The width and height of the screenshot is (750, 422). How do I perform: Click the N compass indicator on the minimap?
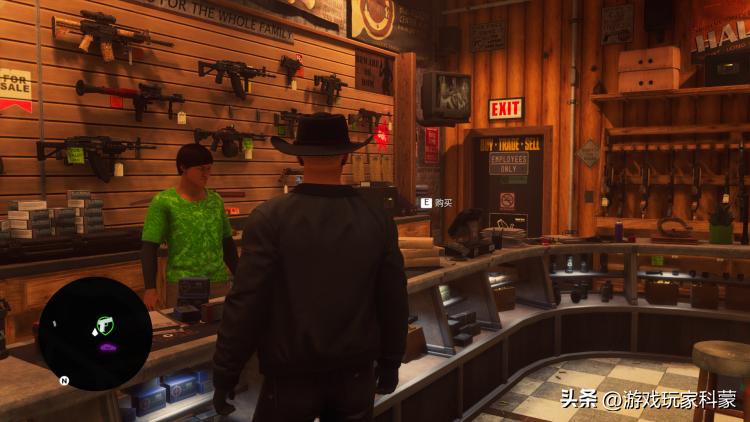point(64,381)
